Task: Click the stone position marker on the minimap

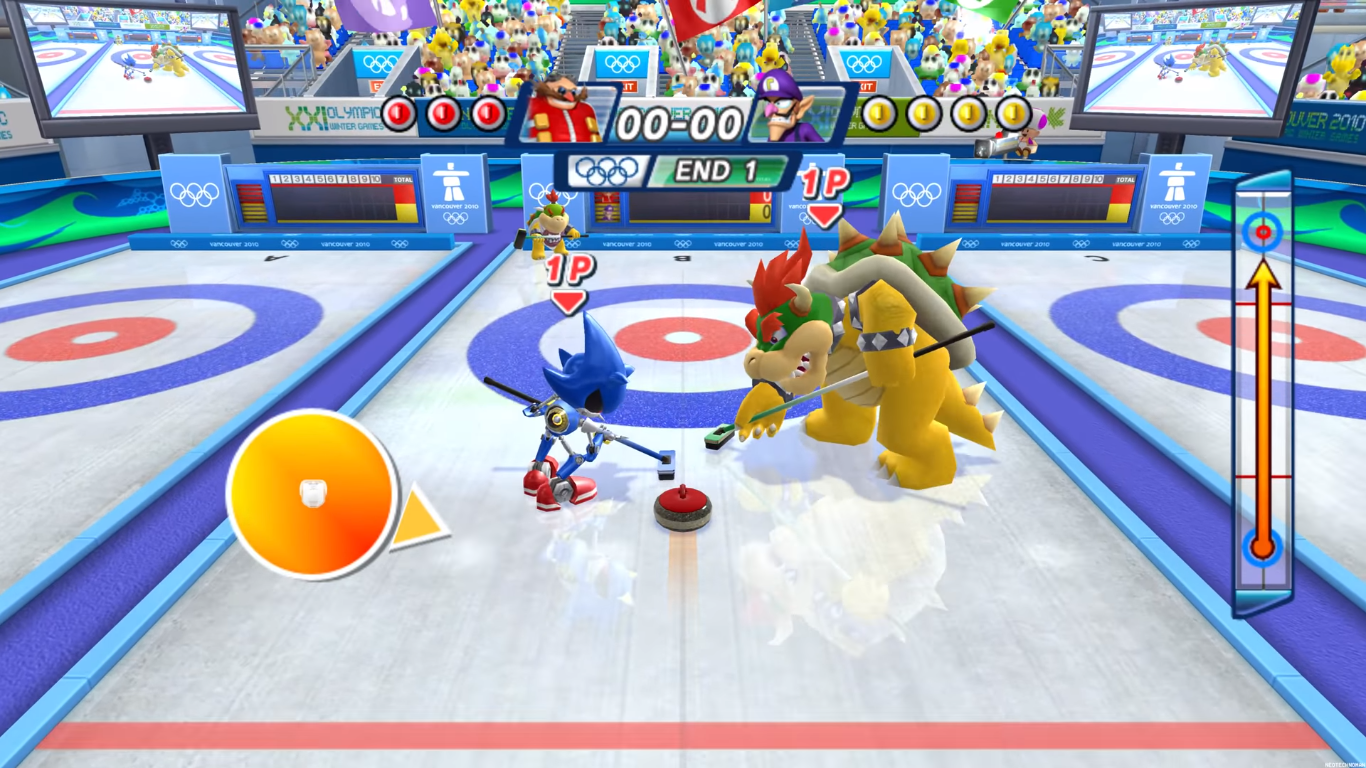Action: (1262, 547)
